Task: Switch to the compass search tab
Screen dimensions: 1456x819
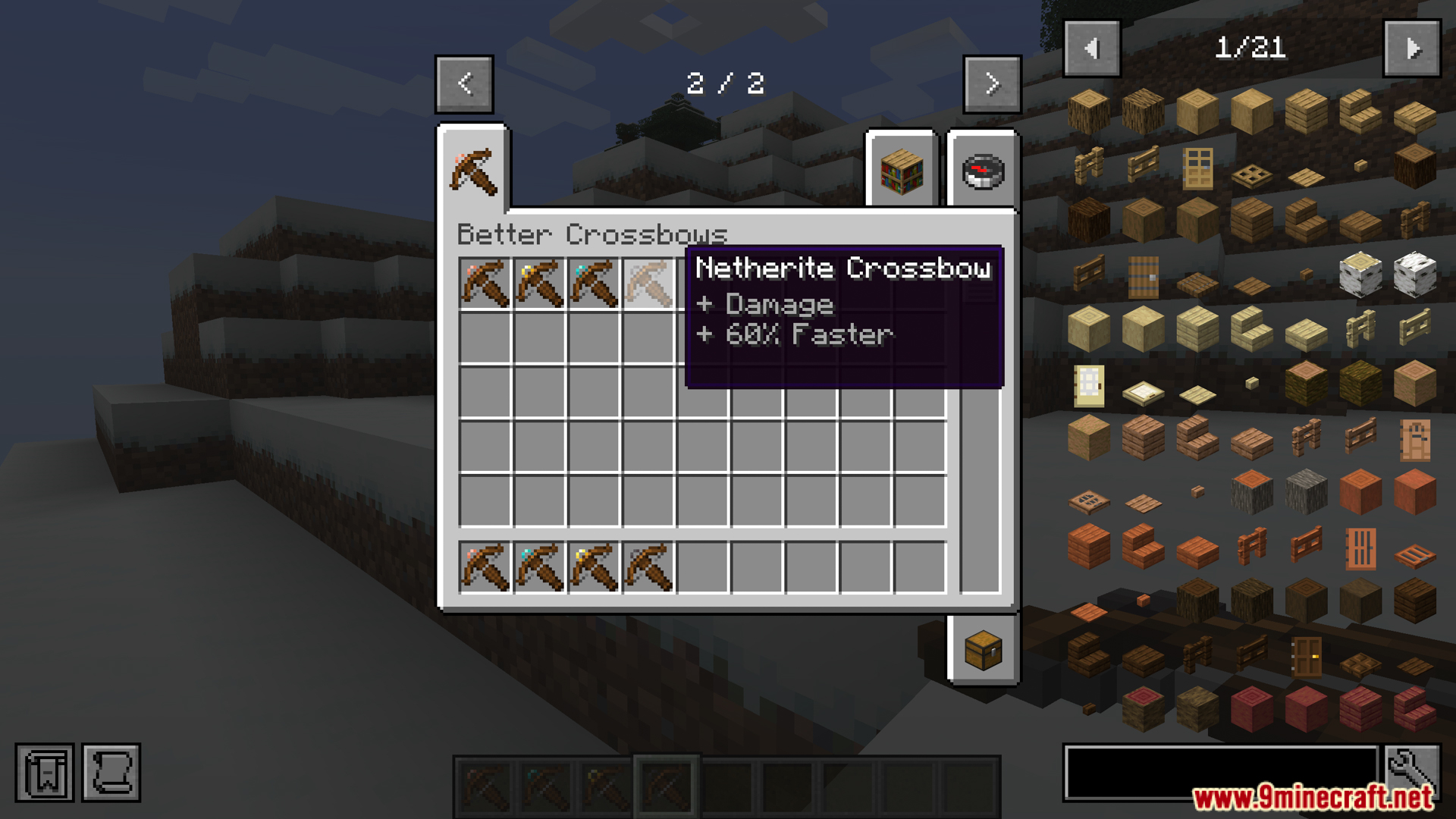Action: coord(983,171)
